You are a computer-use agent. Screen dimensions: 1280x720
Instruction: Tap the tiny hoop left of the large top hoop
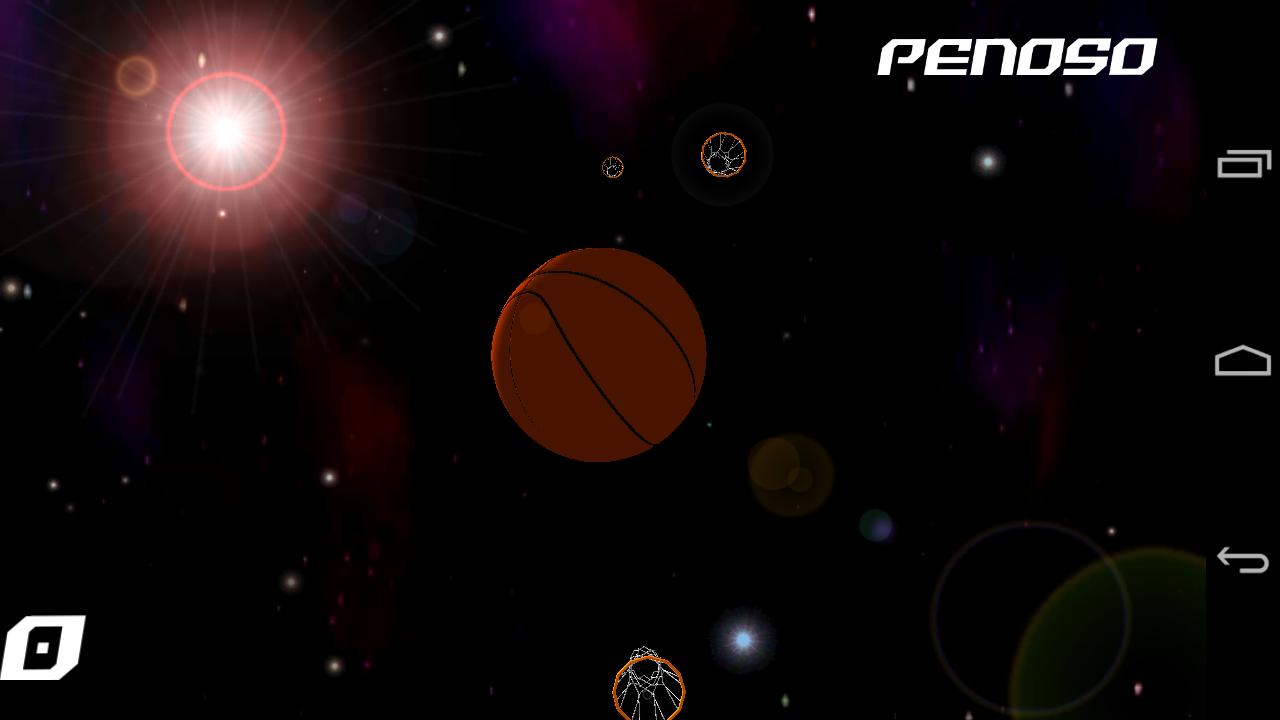pyautogui.click(x=612, y=168)
